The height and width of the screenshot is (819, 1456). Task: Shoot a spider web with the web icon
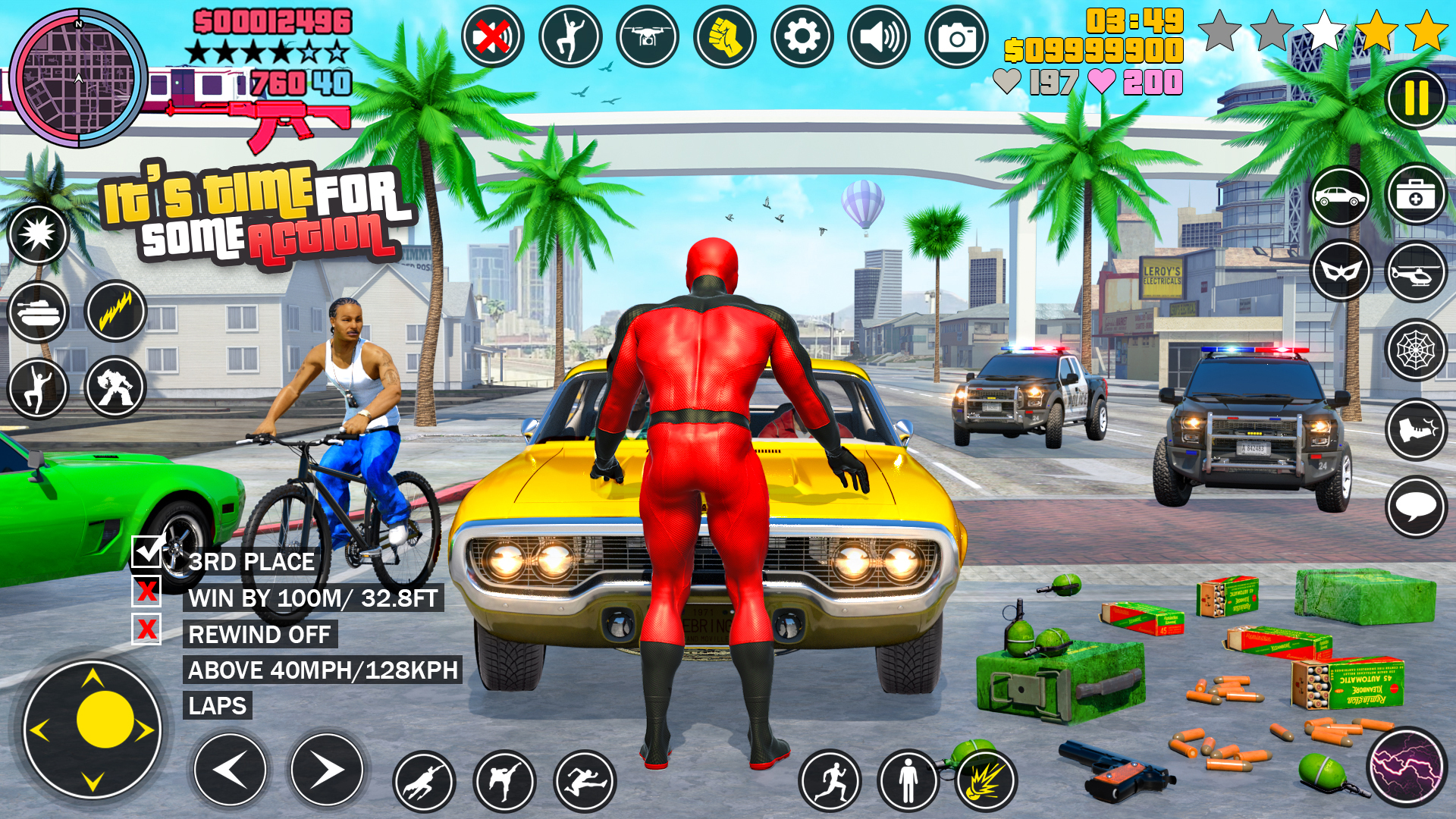click(x=1415, y=349)
